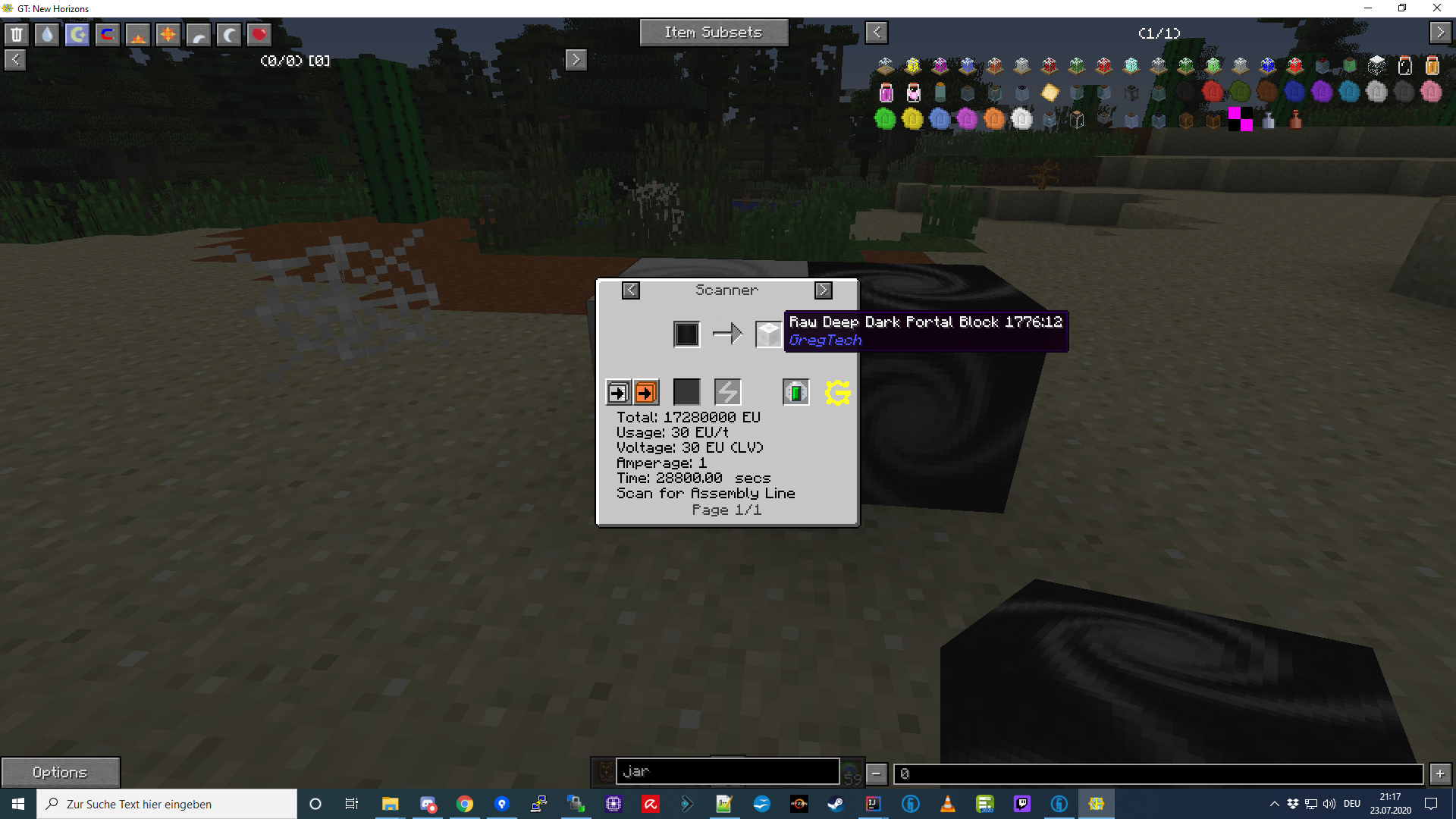Set time to night with moon icon
The height and width of the screenshot is (819, 1456).
pyautogui.click(x=228, y=34)
